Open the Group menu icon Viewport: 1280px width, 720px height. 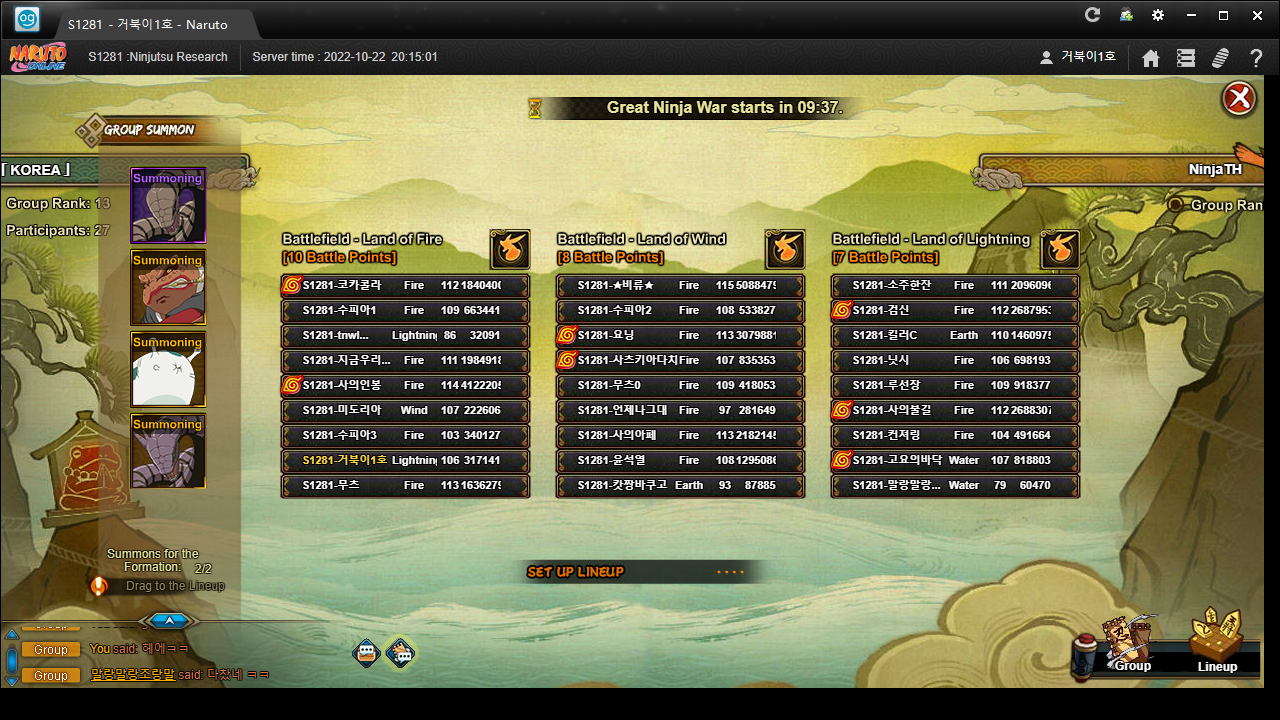click(1131, 644)
